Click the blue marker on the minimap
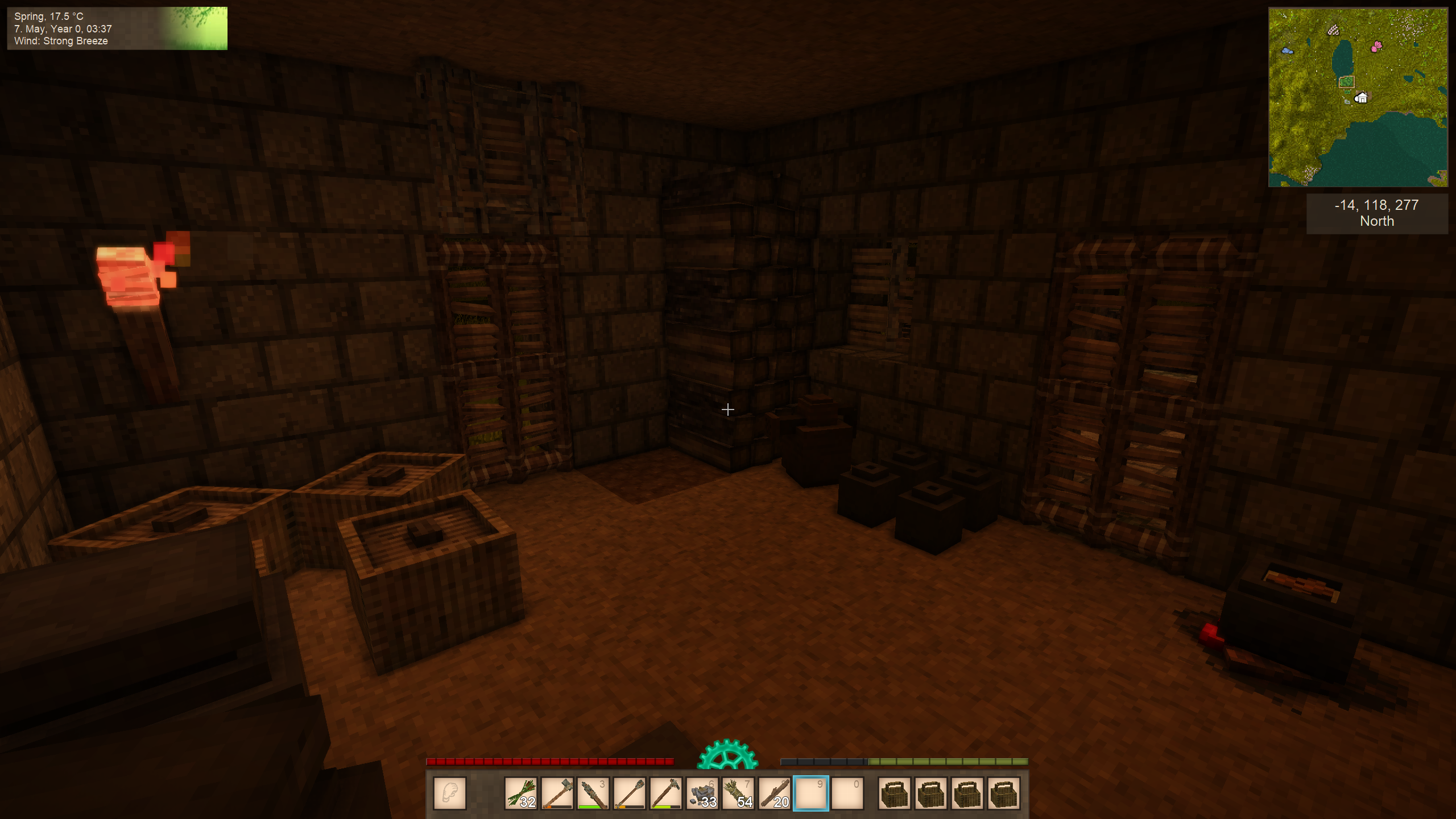Screen dimensions: 1456x819 tap(1287, 51)
